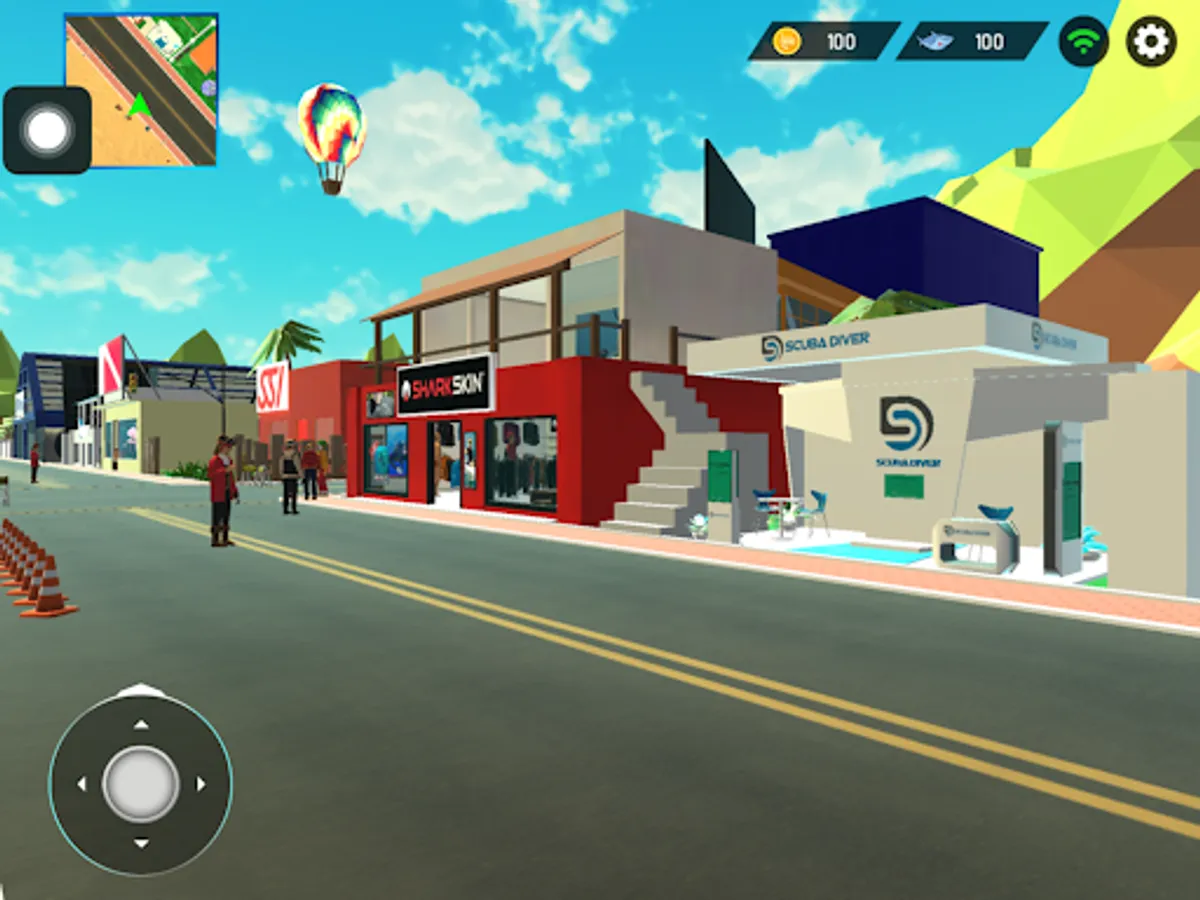This screenshot has width=1200, height=900.
Task: Tap the joystick's right arrow
Action: tap(201, 784)
